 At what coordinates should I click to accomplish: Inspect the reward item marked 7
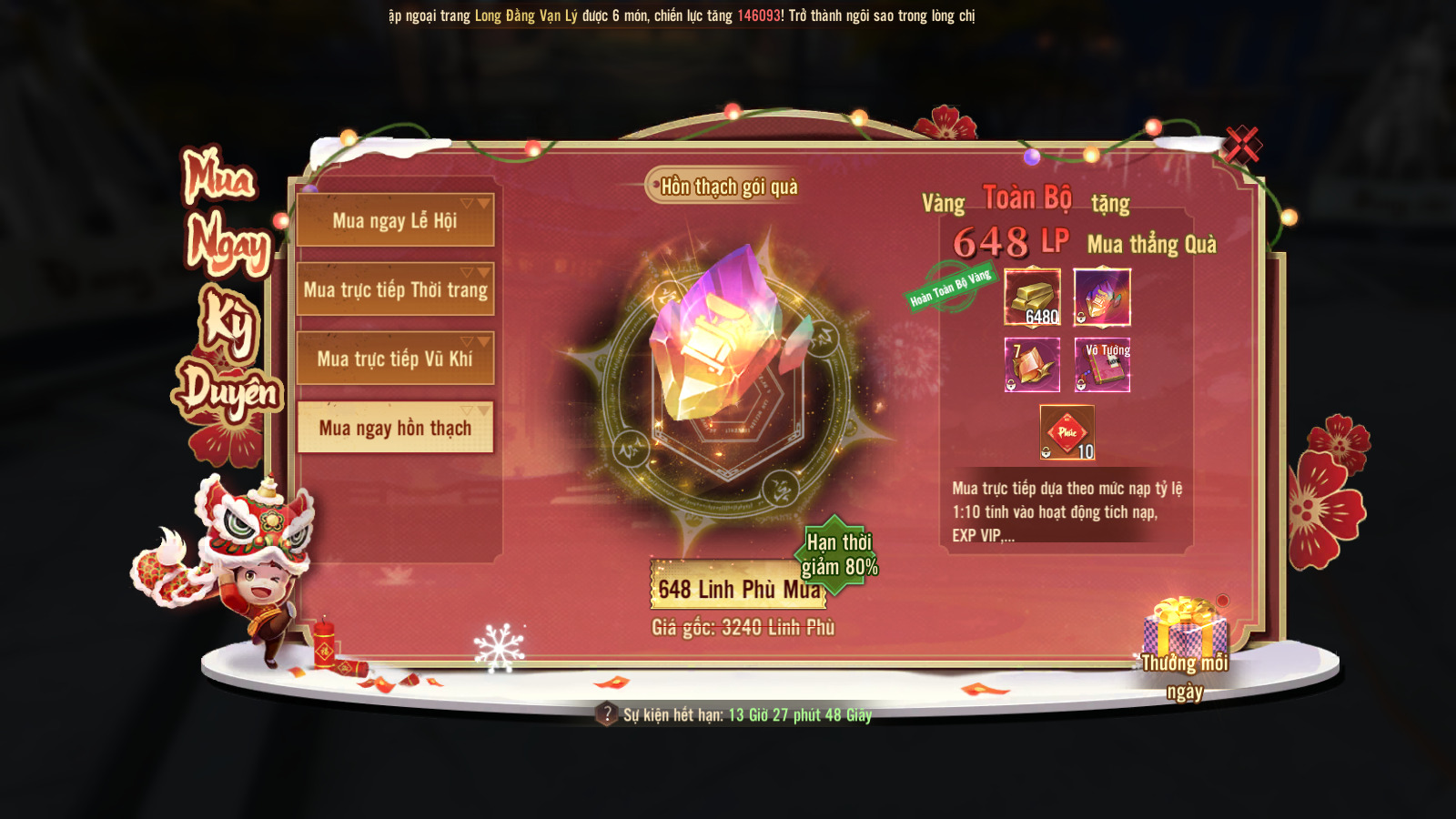coord(1032,365)
